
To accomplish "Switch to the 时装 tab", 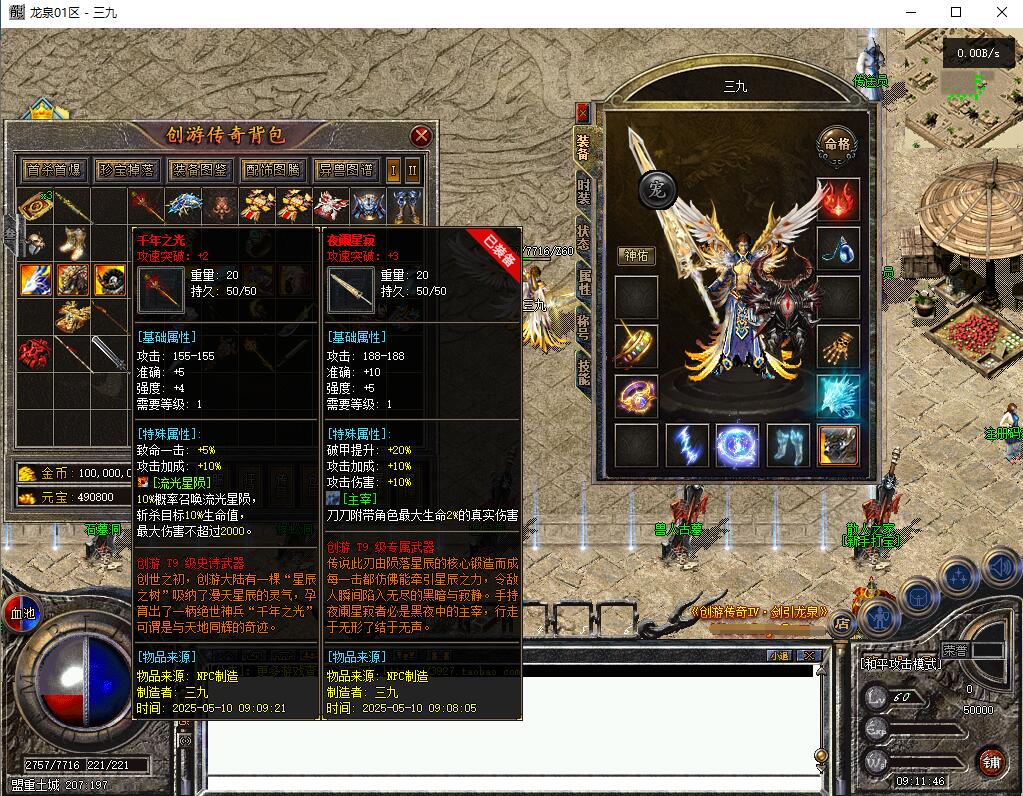I will point(584,190).
